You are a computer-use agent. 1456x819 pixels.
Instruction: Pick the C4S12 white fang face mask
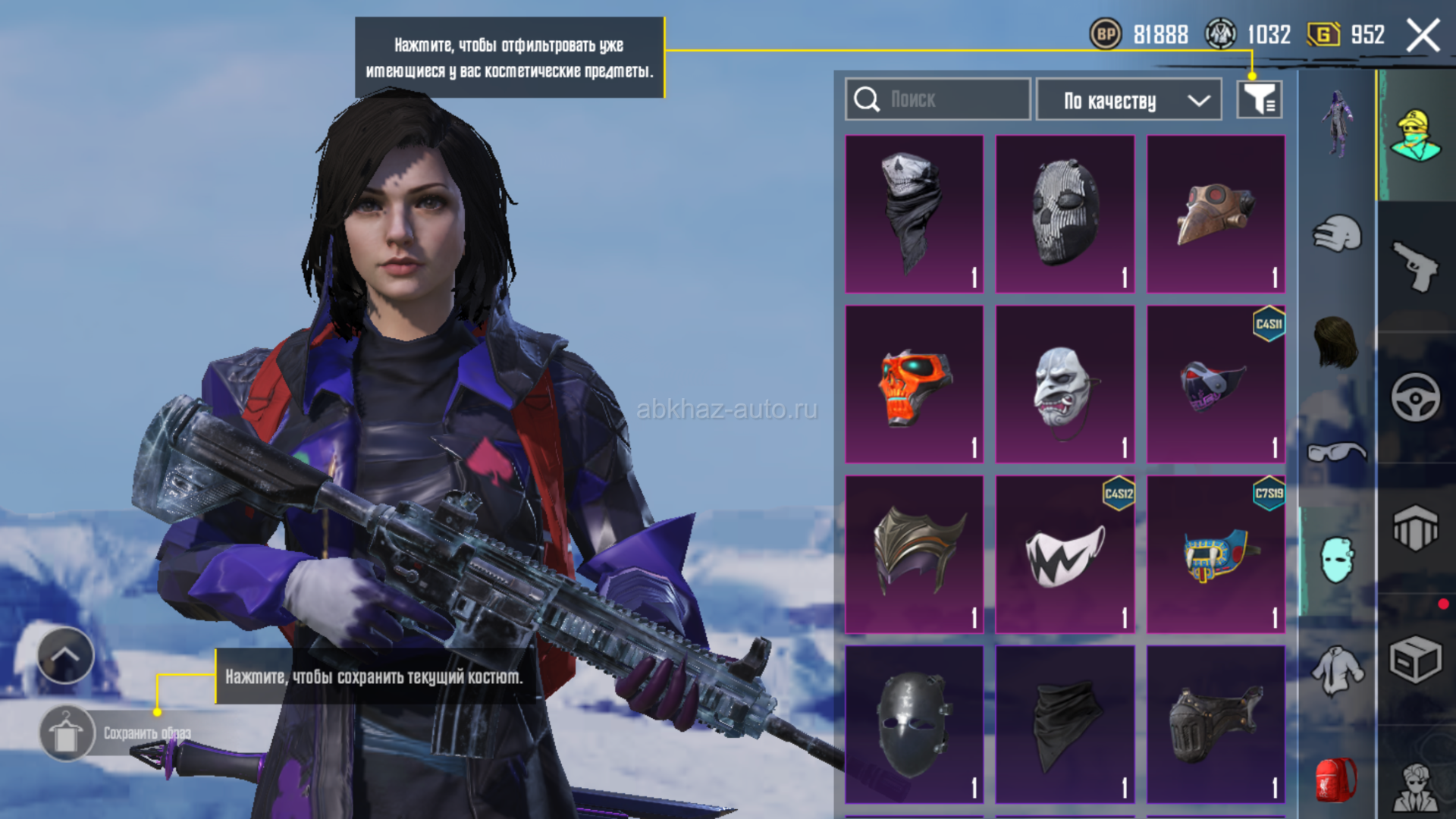pyautogui.click(x=1064, y=554)
